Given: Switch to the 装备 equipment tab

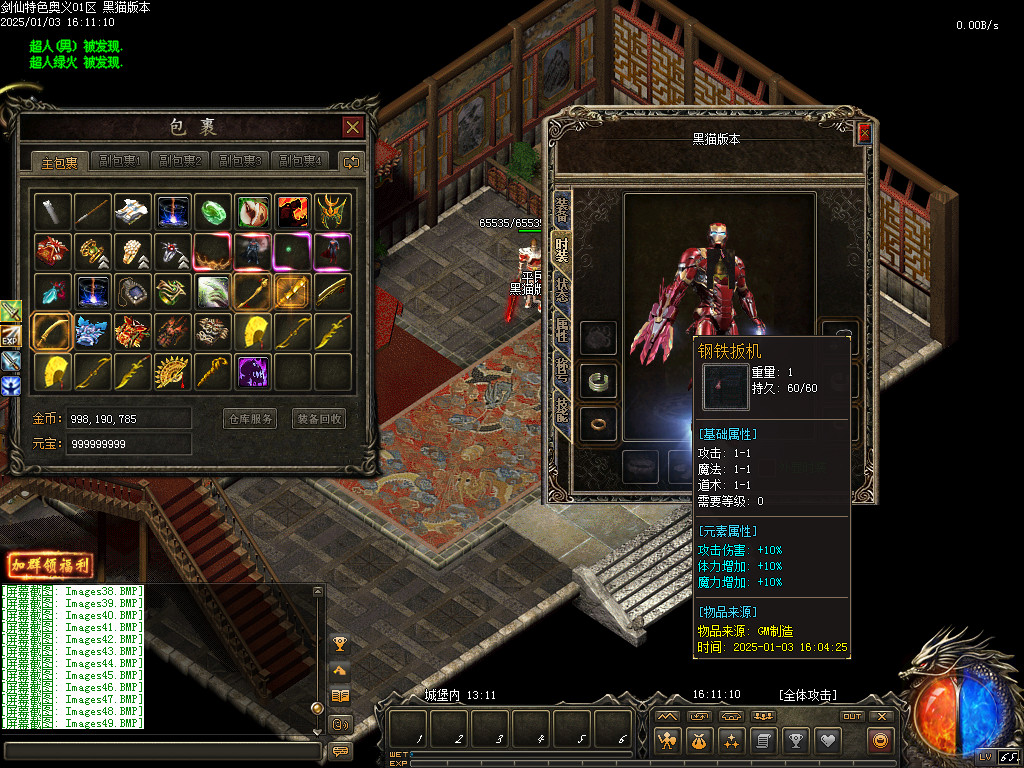Looking at the screenshot, I should coord(562,210).
